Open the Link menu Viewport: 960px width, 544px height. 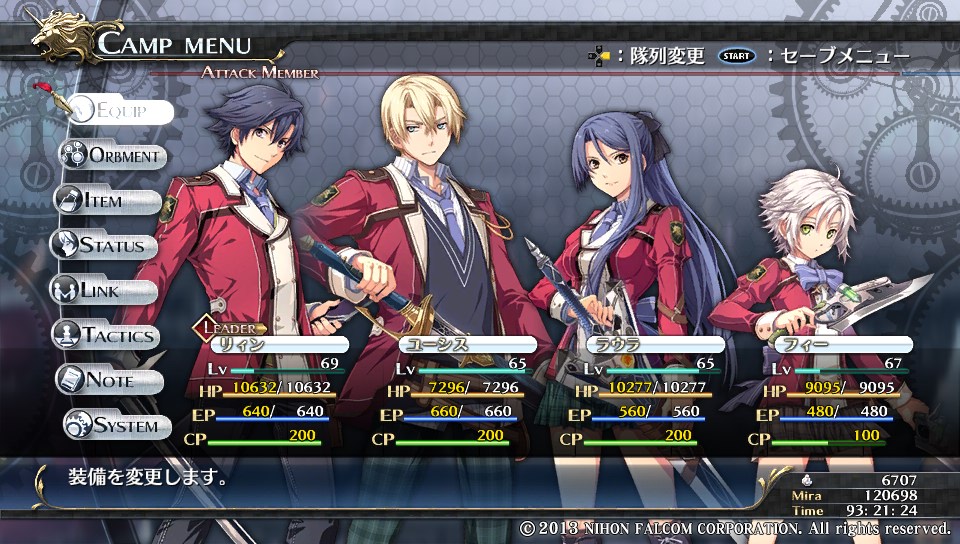coord(103,291)
